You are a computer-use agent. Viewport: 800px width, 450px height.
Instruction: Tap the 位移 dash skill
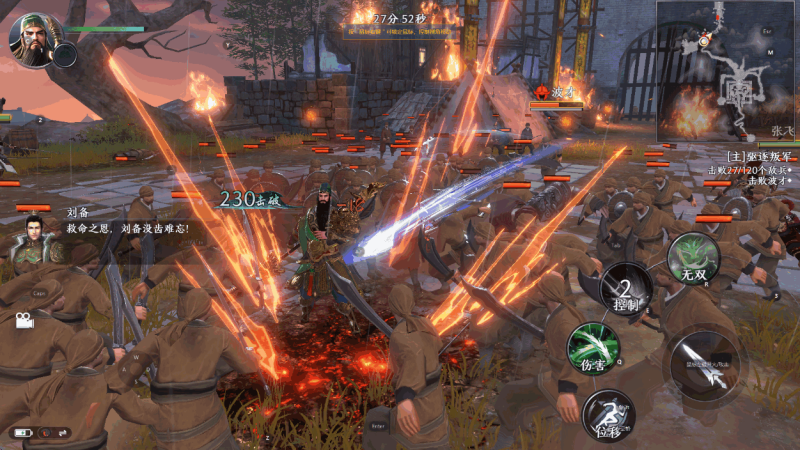click(608, 414)
